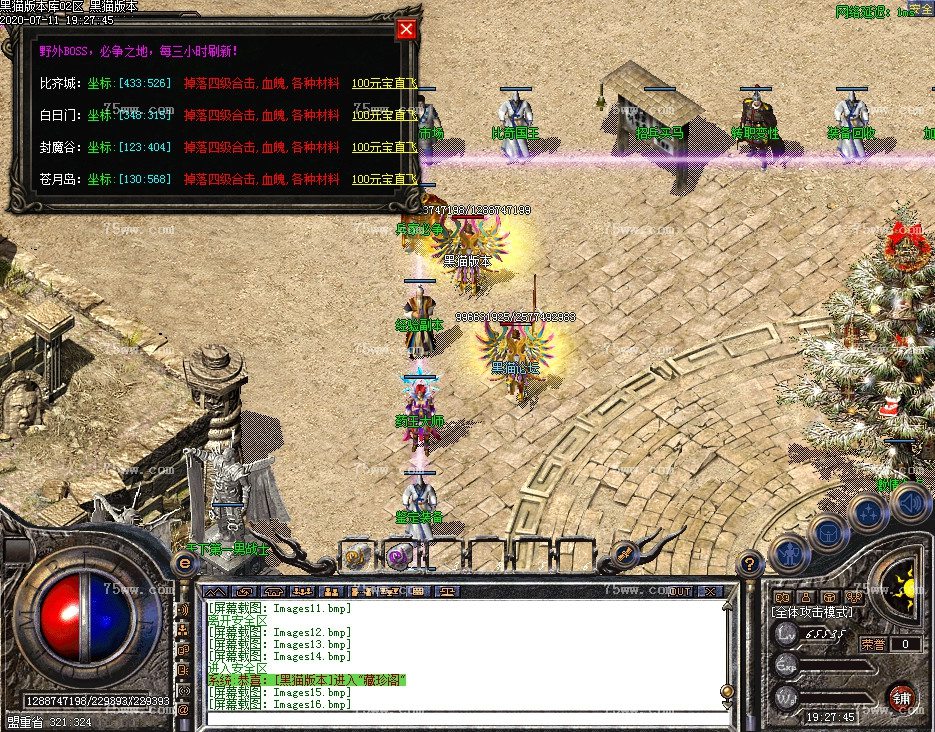
Task: Click the @ chat channel button
Action: 183,709
